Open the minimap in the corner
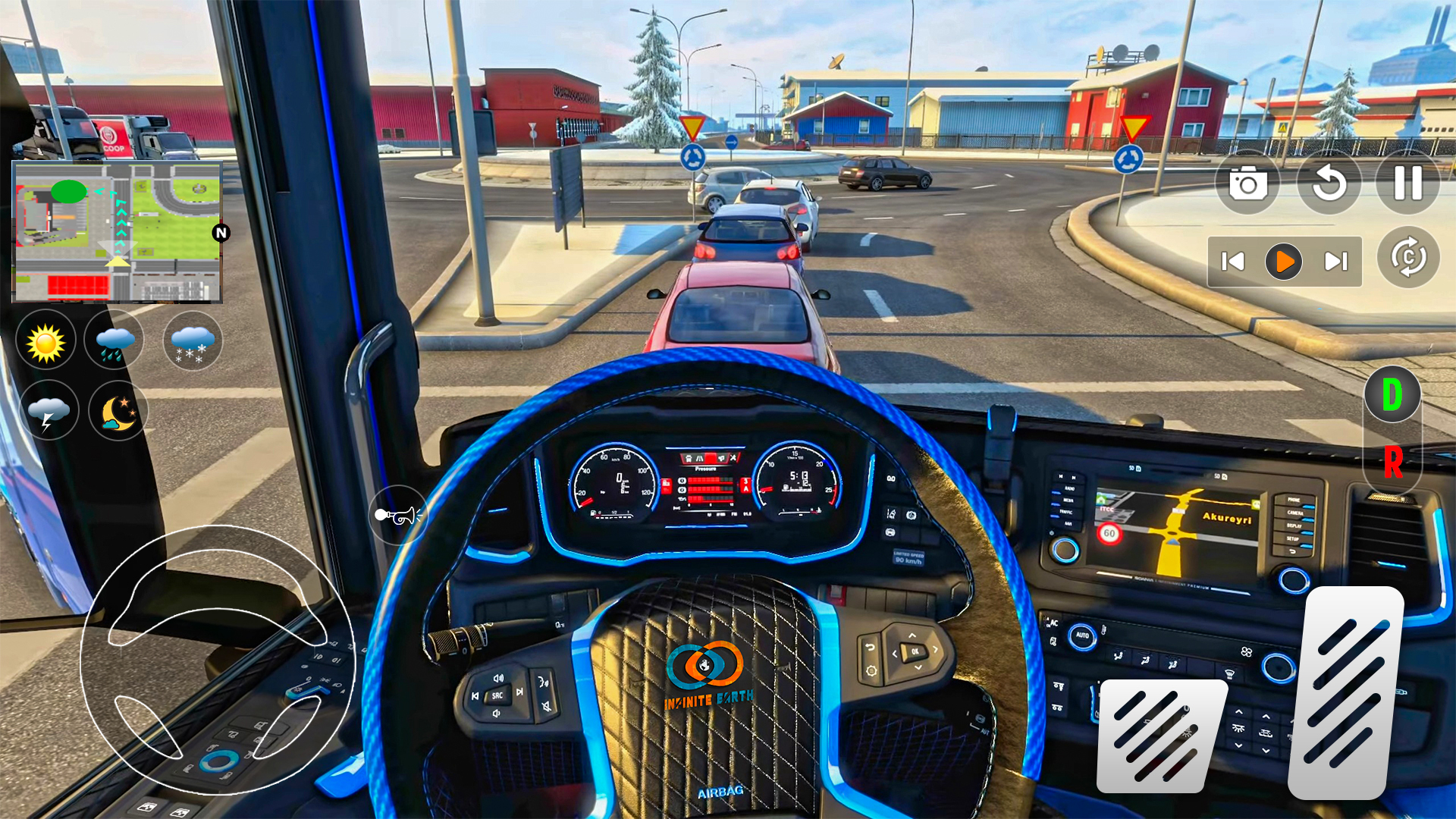Viewport: 1456px width, 819px height. pyautogui.click(x=118, y=231)
